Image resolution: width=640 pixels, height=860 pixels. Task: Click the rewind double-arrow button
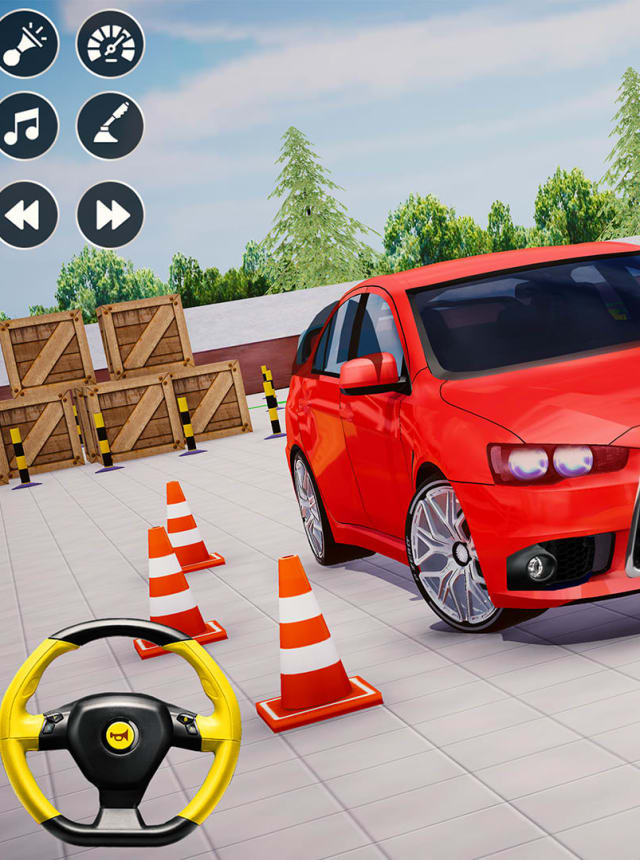click(24, 214)
